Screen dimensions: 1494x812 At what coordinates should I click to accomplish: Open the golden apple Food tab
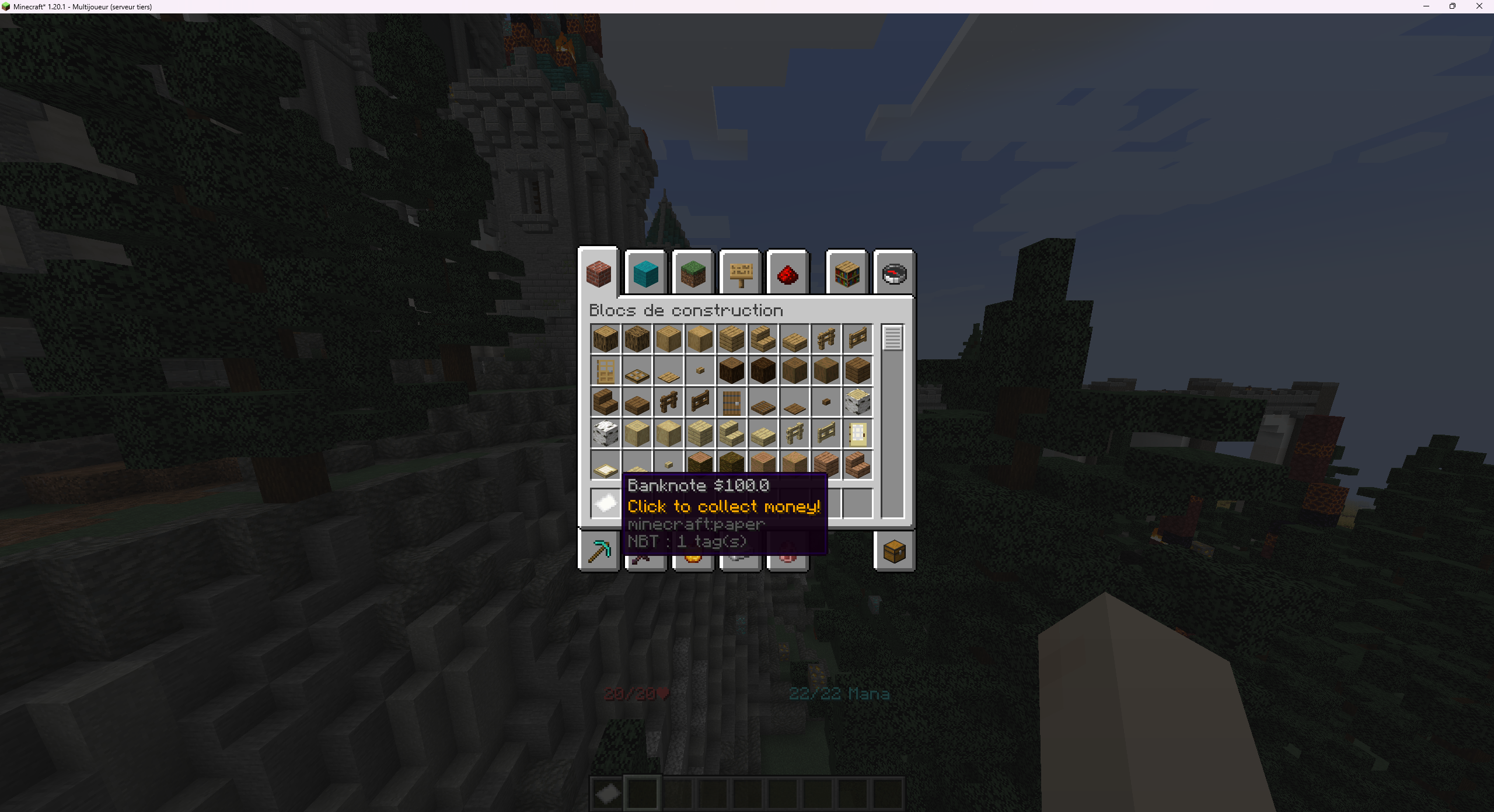[693, 551]
